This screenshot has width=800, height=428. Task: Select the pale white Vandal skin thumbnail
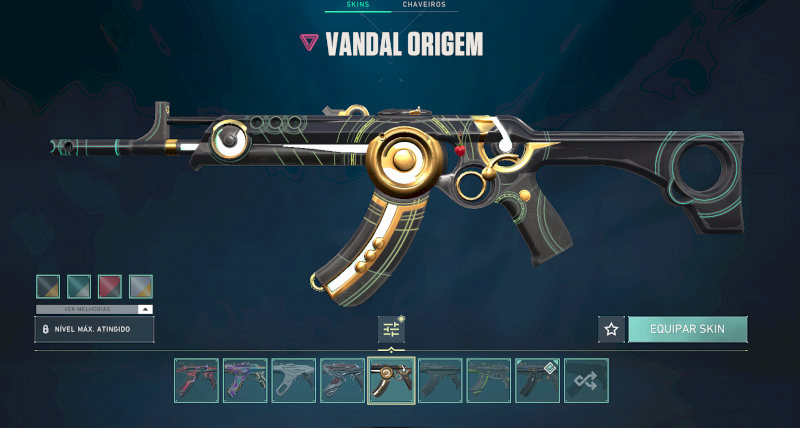click(x=294, y=381)
